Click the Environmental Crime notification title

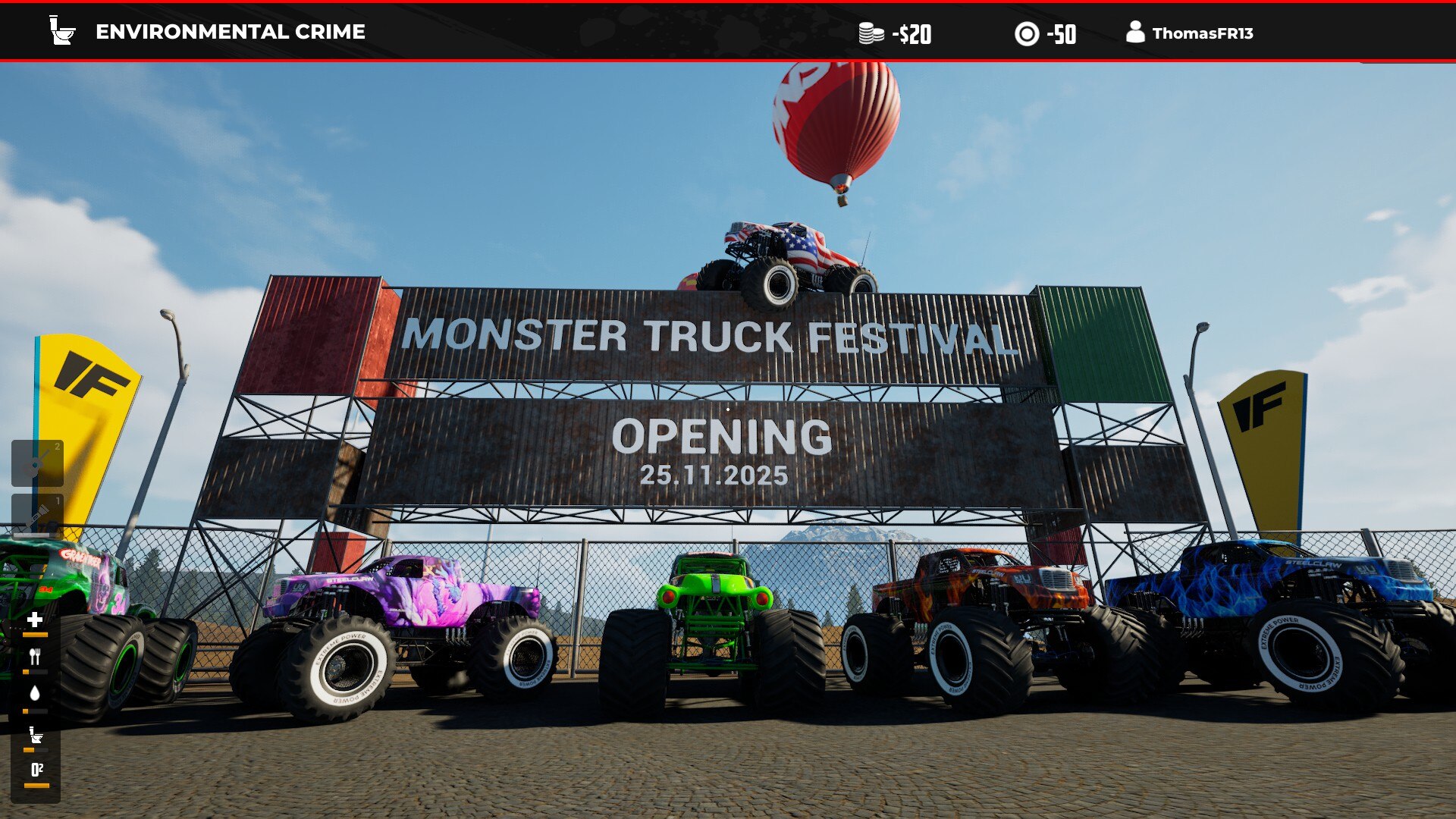(x=230, y=32)
